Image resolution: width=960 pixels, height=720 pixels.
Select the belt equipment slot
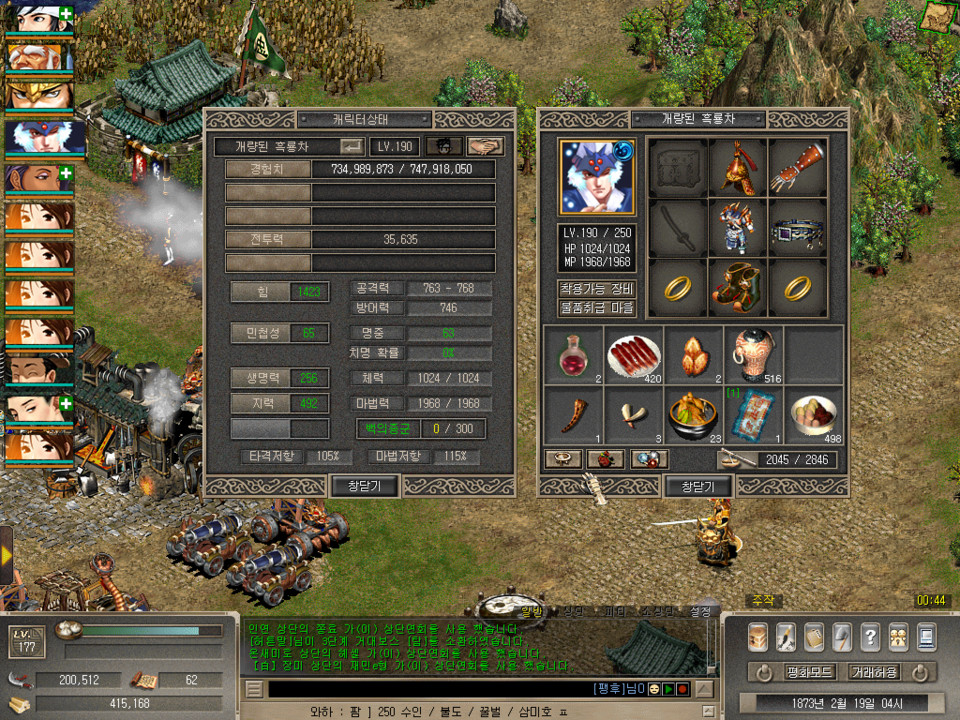[797, 228]
